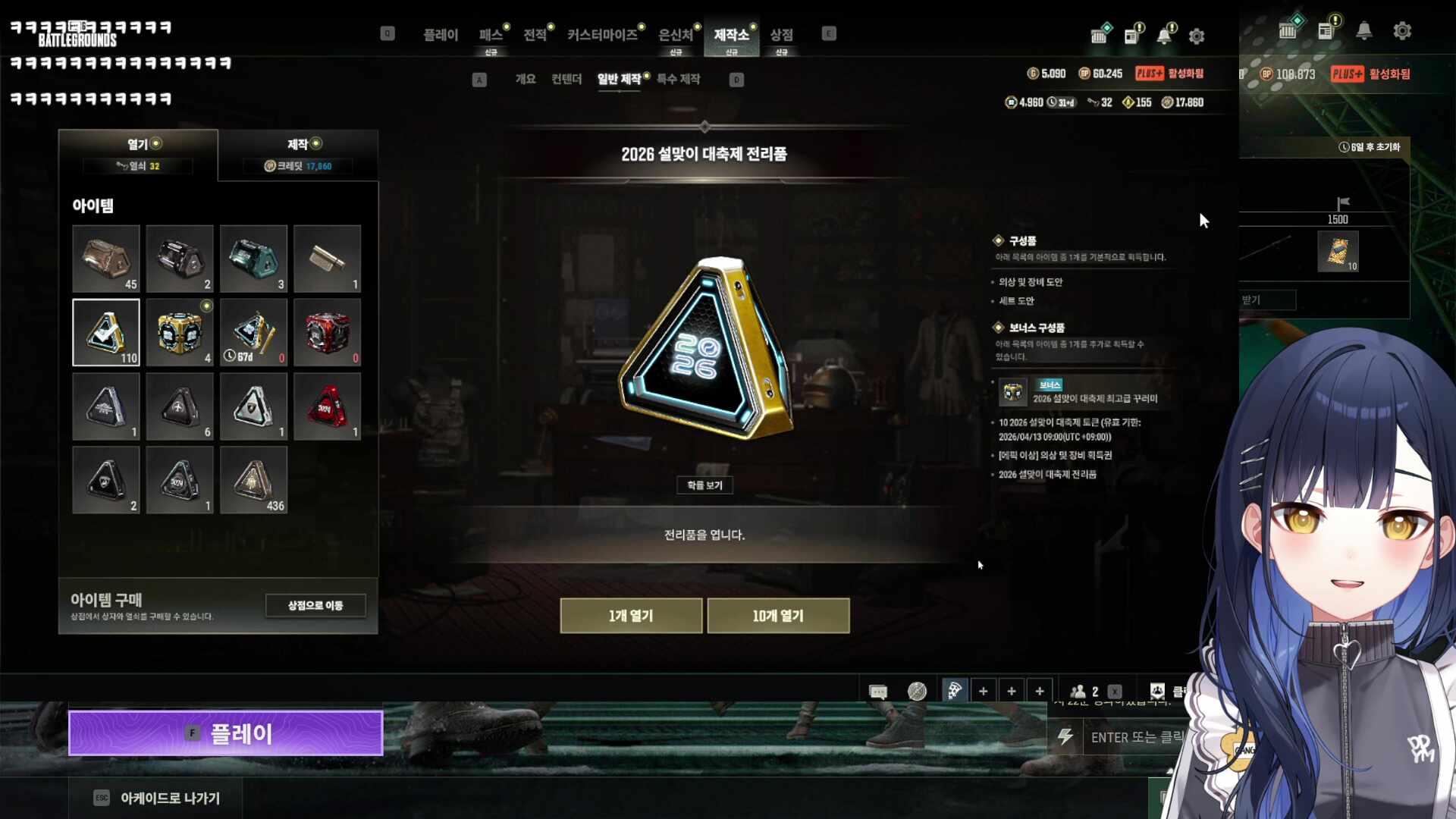Screen dimensions: 1456x819
Task: Show drop rates via 확률 보기
Action: click(704, 485)
